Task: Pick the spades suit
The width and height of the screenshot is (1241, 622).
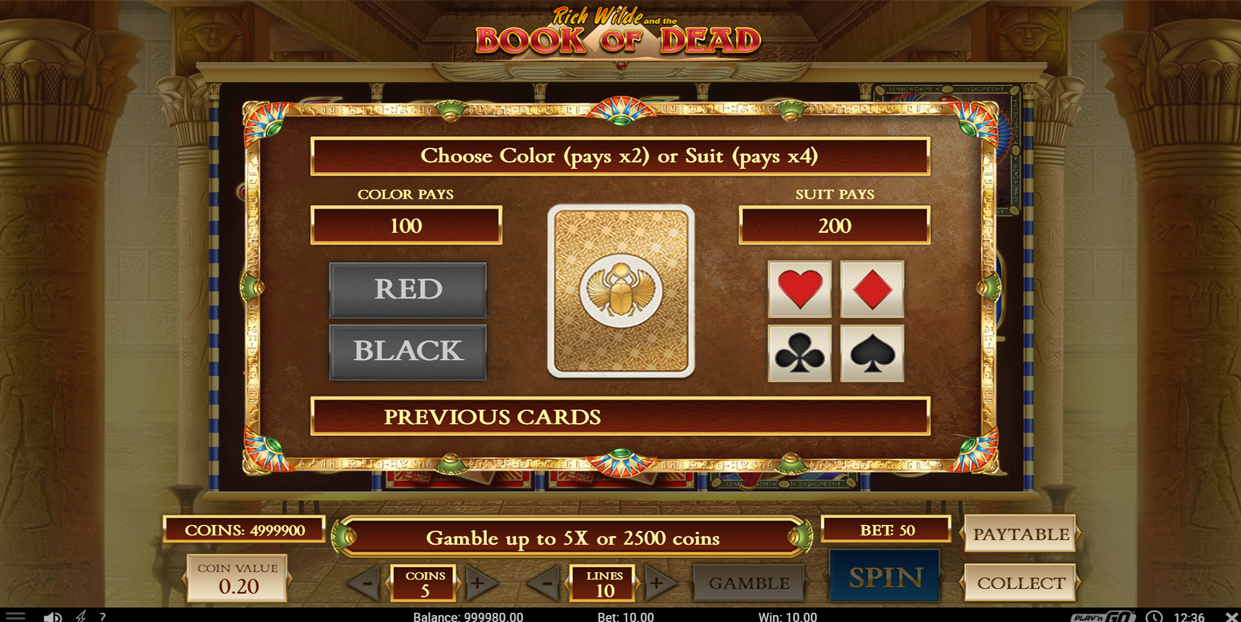Action: coord(872,353)
